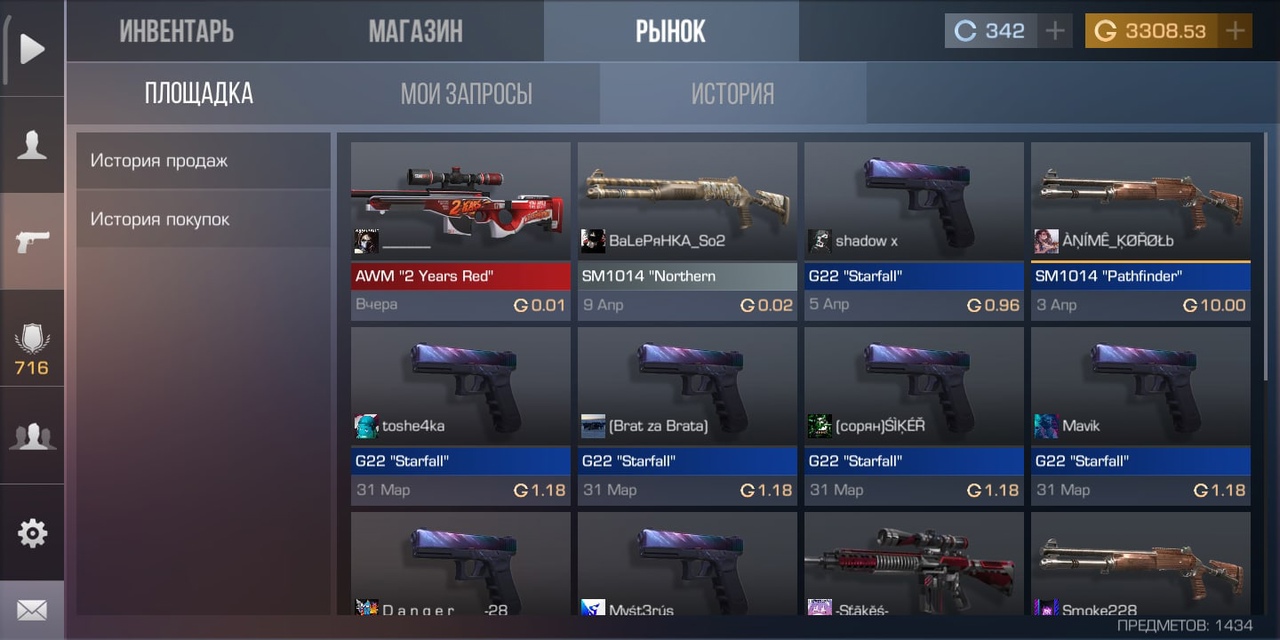The height and width of the screenshot is (640, 1280).
Task: Choose История продаж in the sidebar
Action: coord(203,161)
